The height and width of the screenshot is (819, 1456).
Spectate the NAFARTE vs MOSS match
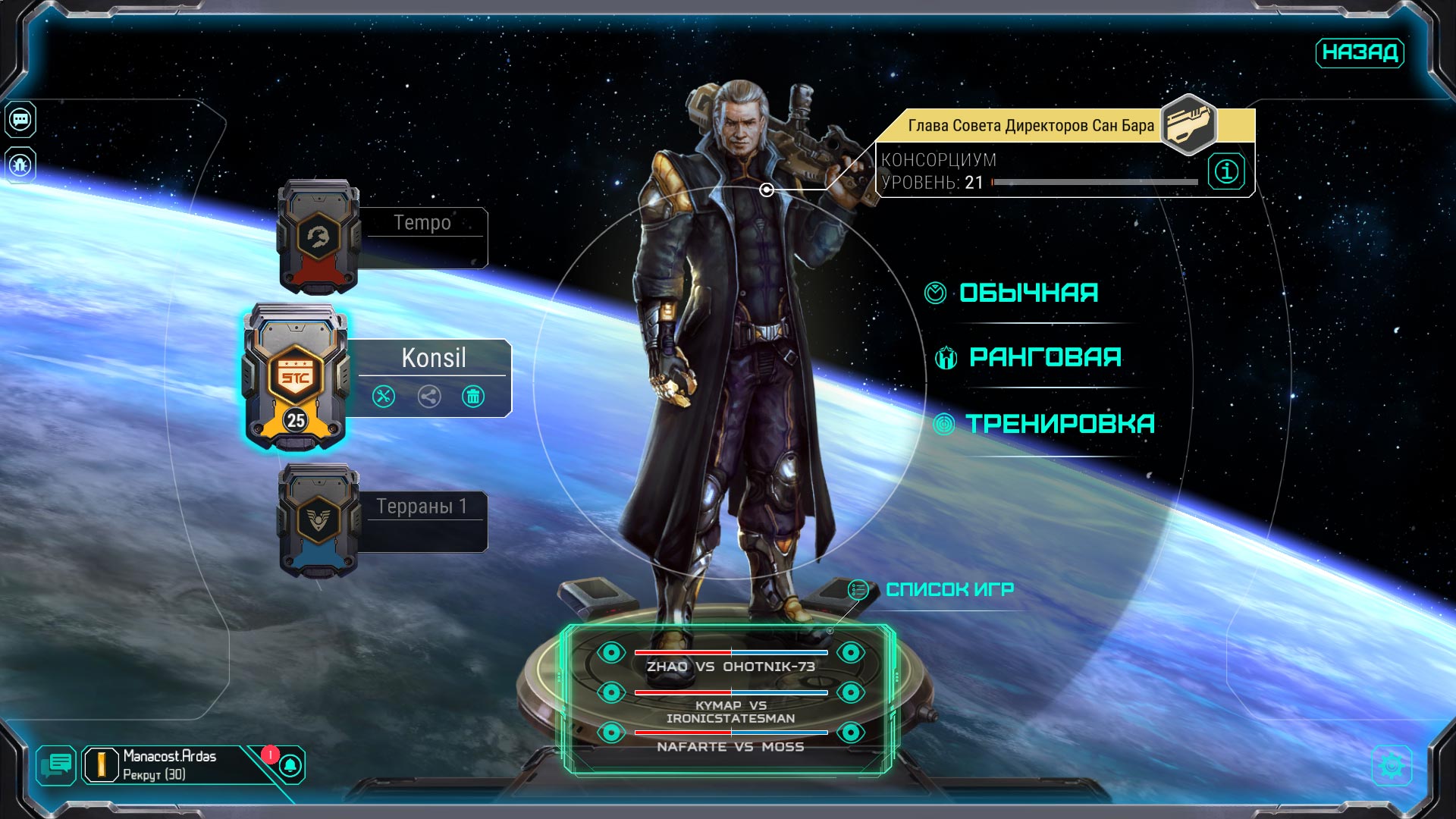(x=611, y=733)
